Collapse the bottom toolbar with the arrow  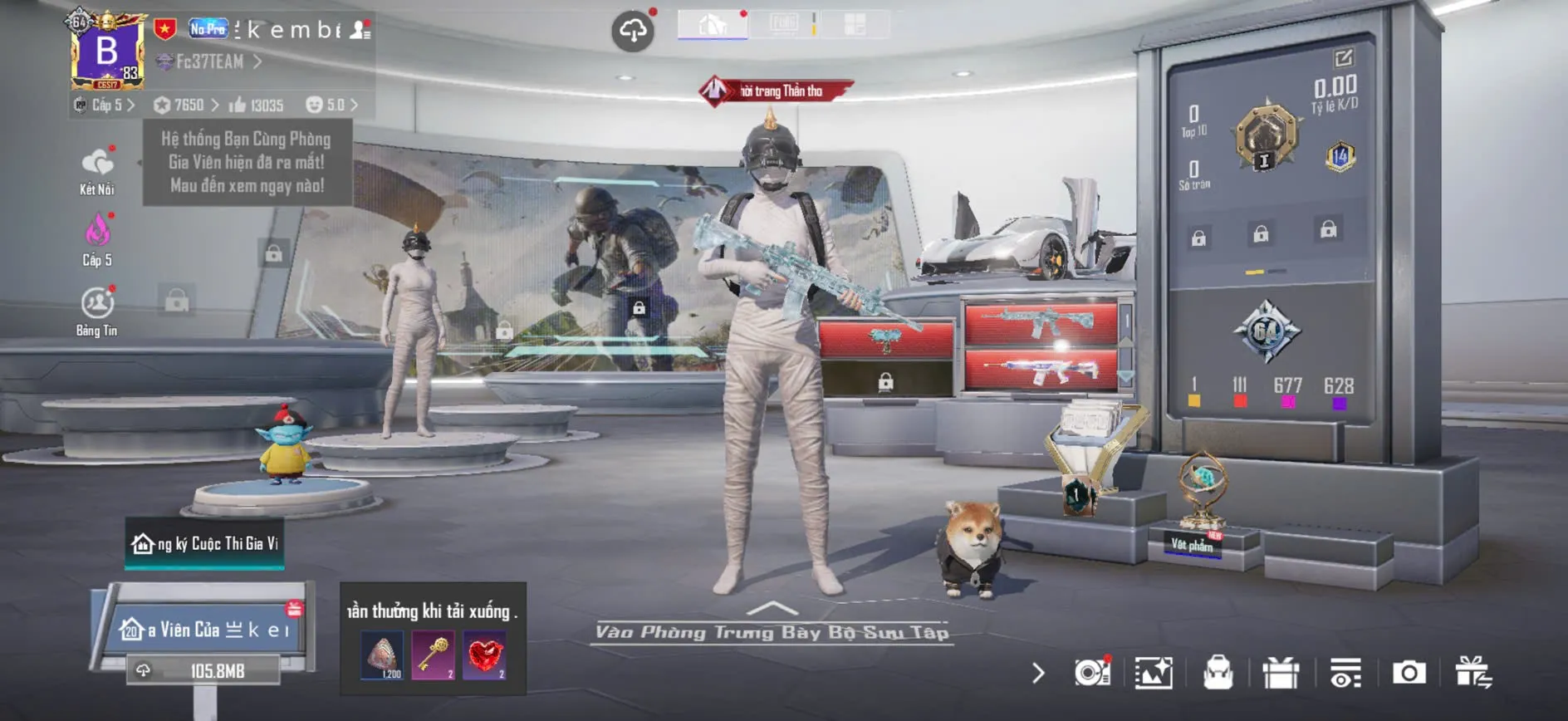(x=1038, y=673)
